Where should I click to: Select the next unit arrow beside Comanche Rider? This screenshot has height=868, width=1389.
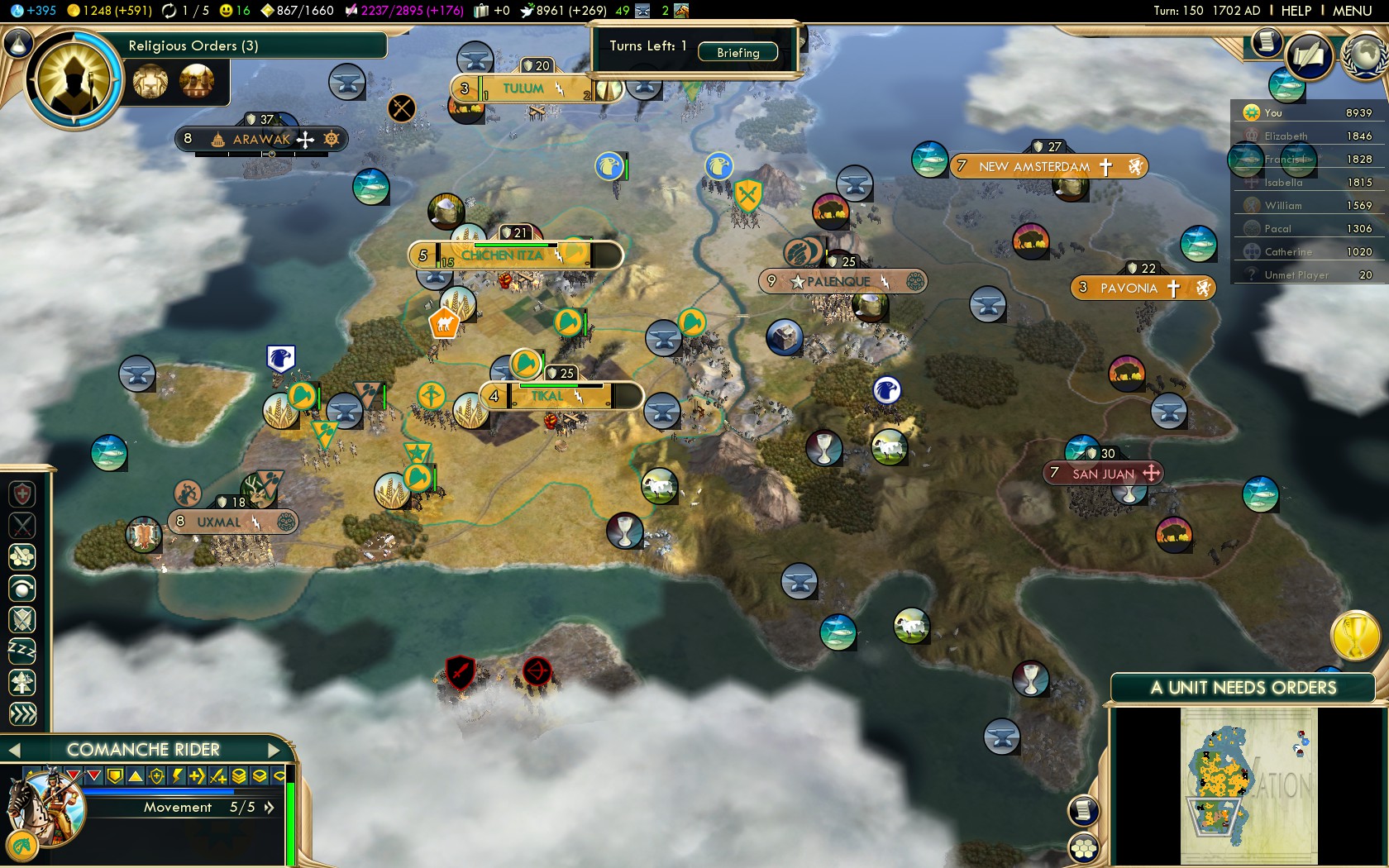click(x=275, y=750)
